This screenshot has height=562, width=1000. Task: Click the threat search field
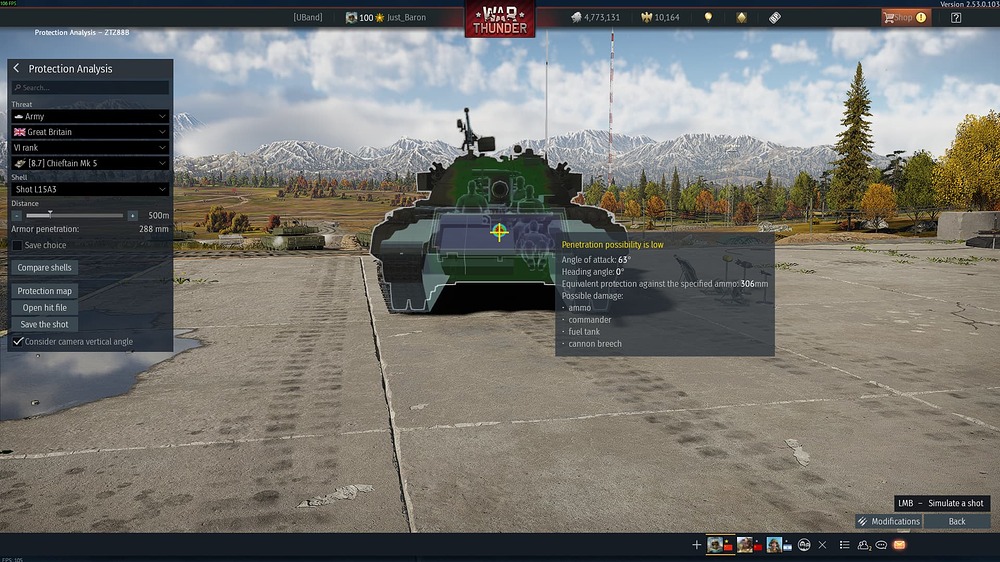click(x=90, y=88)
